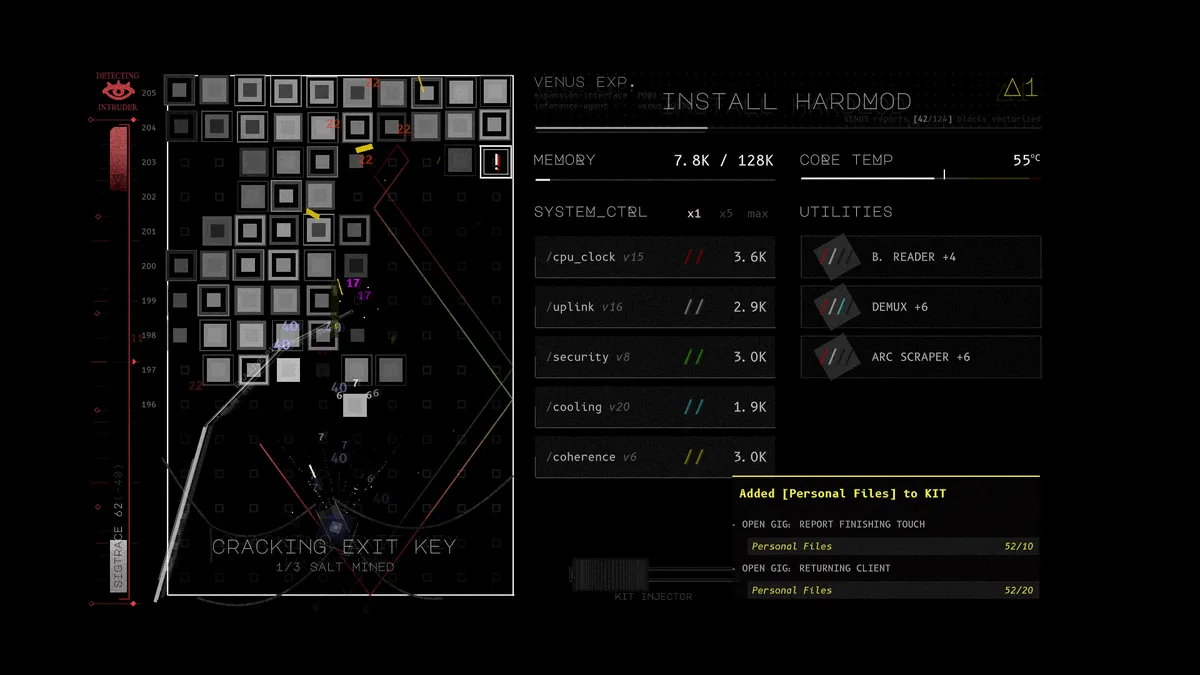1200x675 pixels.
Task: Purchase the ARC SCRAPER +6 utility
Action: click(920, 357)
